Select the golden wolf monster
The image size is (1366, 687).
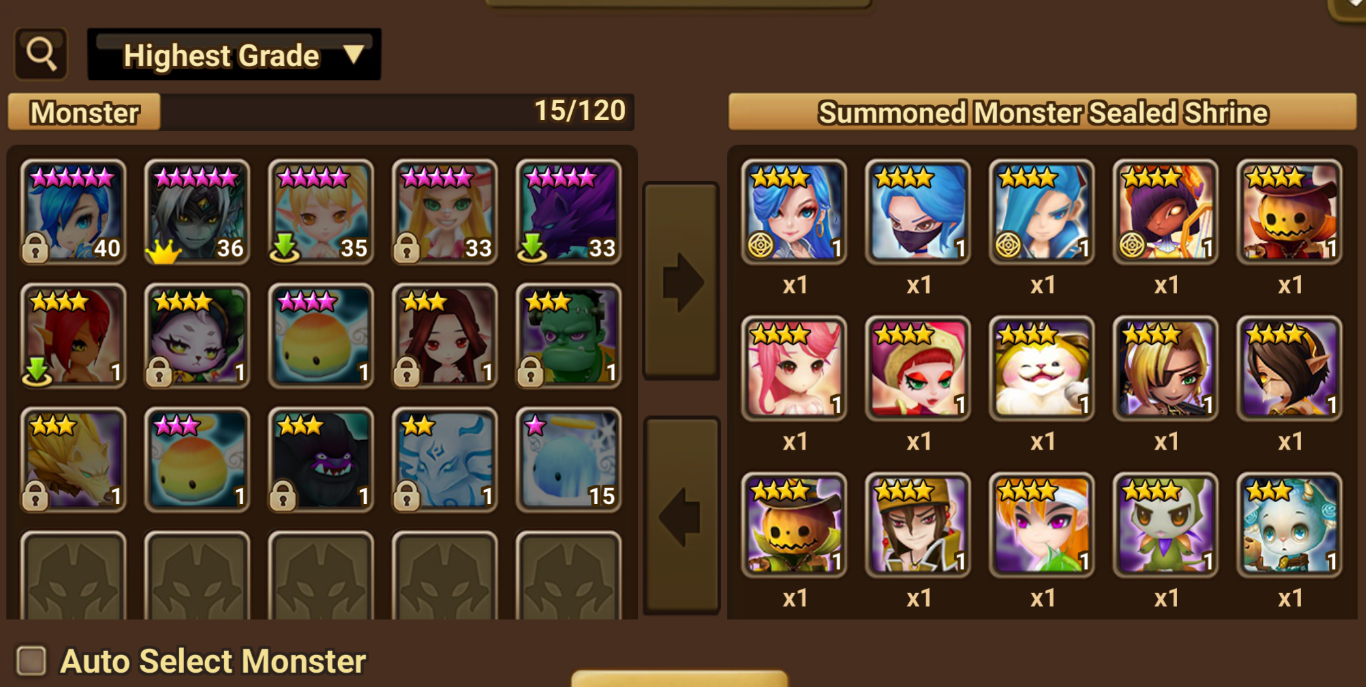coord(74,459)
